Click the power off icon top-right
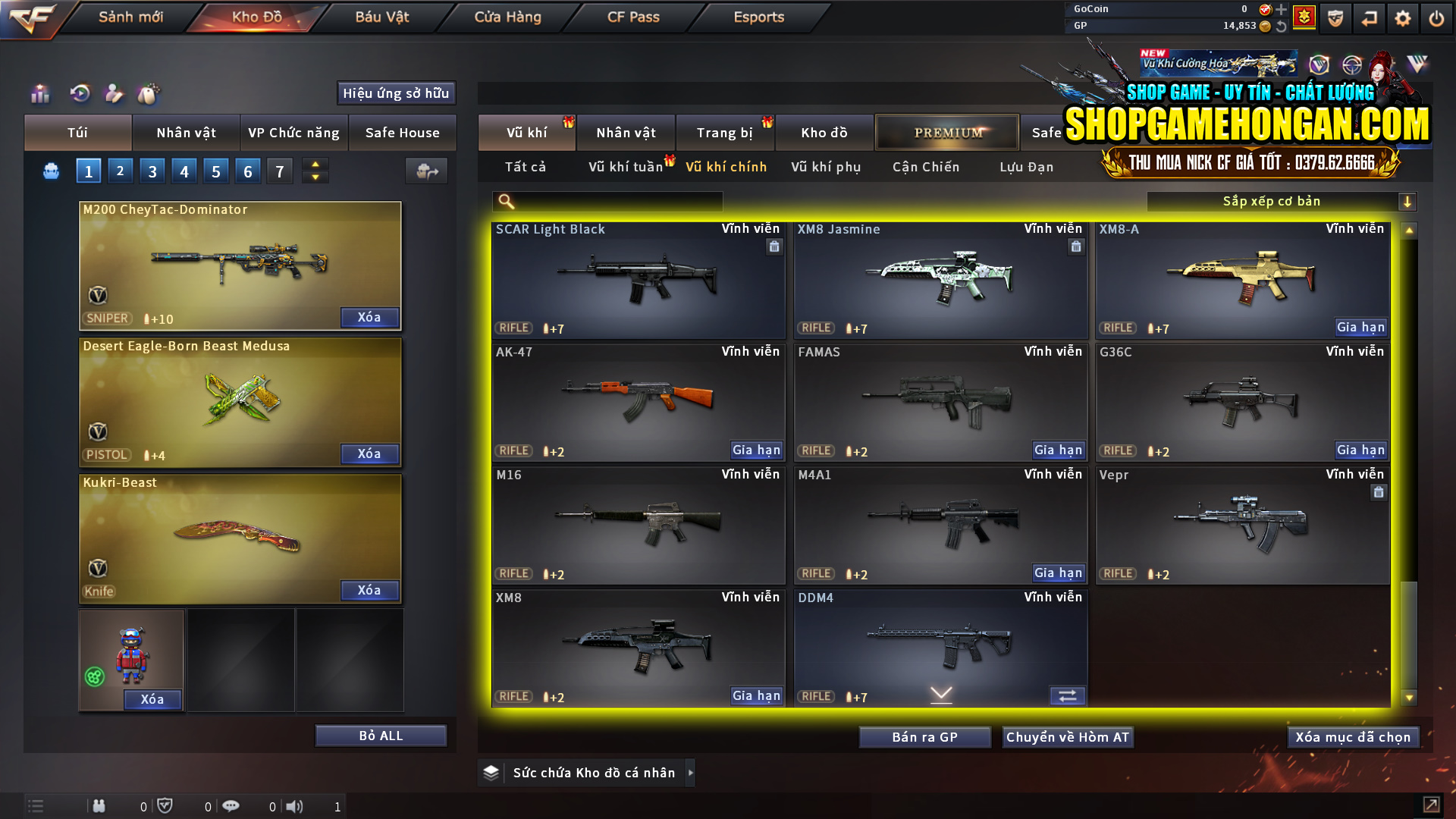This screenshot has height=819, width=1456. click(x=1437, y=17)
